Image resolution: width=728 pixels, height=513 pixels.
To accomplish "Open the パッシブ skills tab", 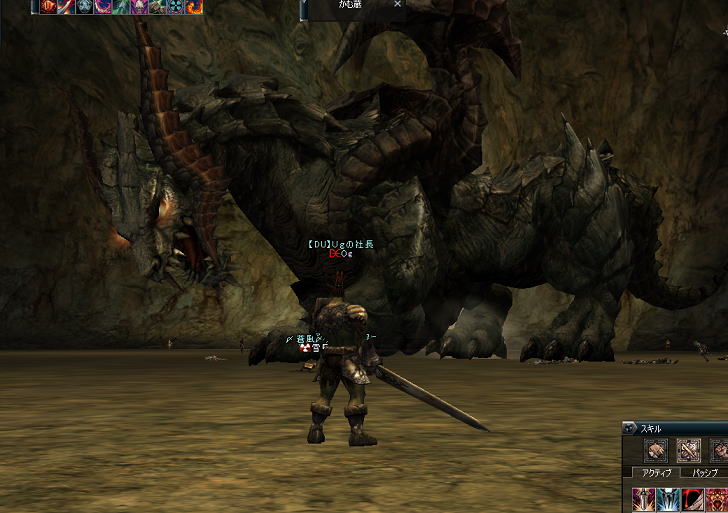I will click(705, 472).
